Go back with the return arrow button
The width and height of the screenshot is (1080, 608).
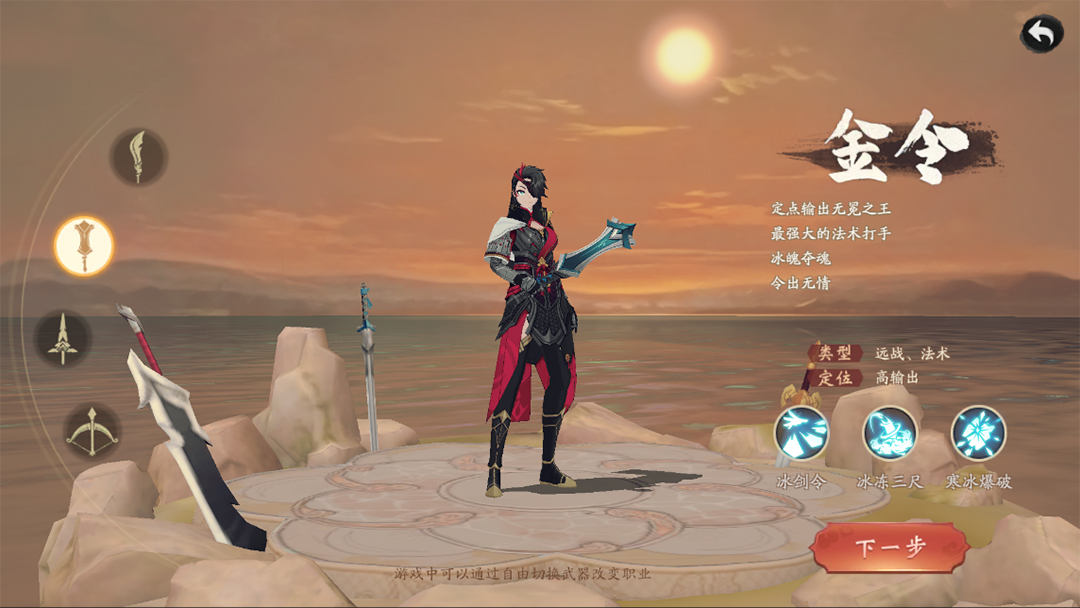[x=1041, y=34]
